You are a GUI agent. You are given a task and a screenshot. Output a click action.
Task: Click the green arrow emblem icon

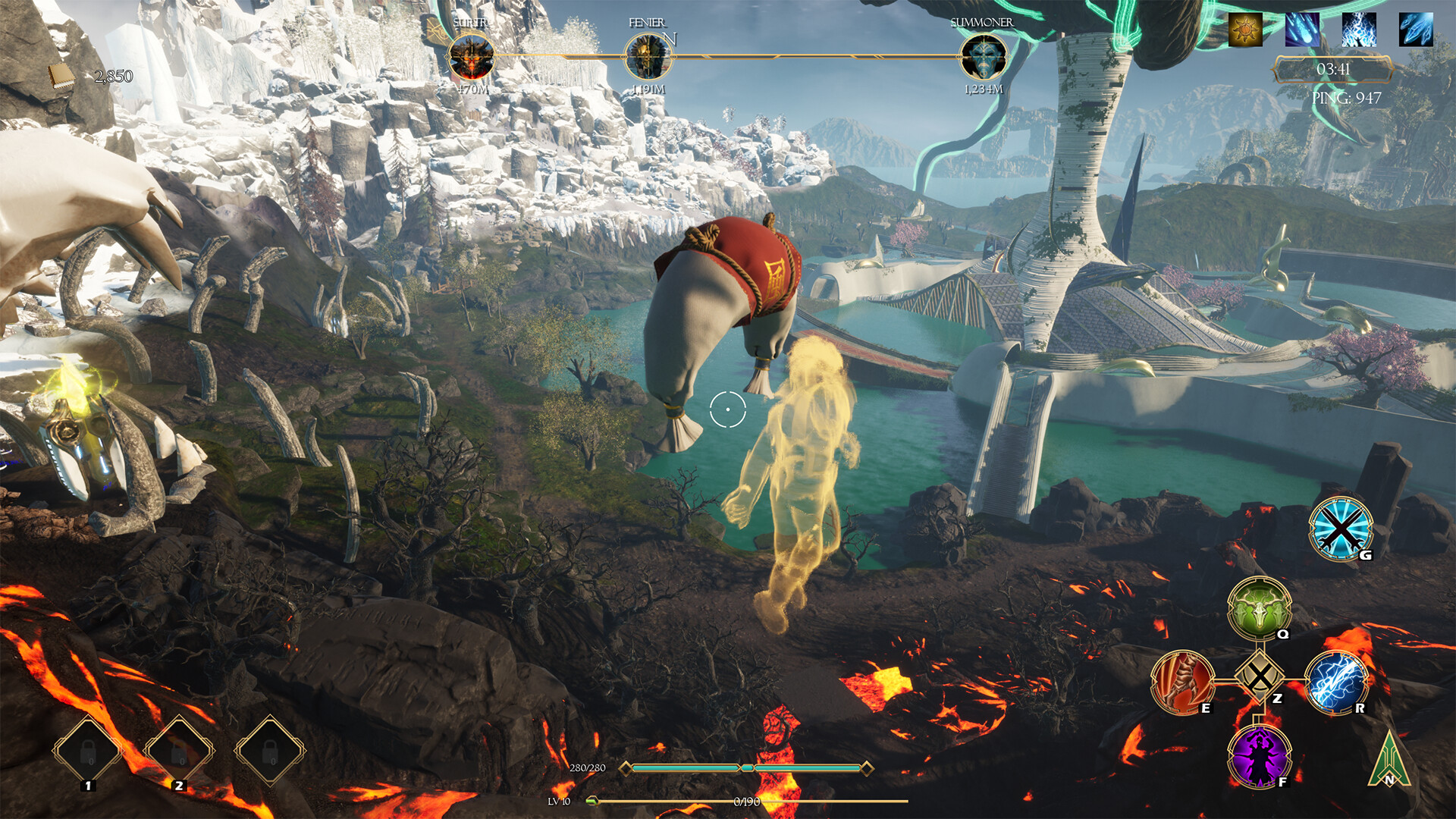point(1389,761)
